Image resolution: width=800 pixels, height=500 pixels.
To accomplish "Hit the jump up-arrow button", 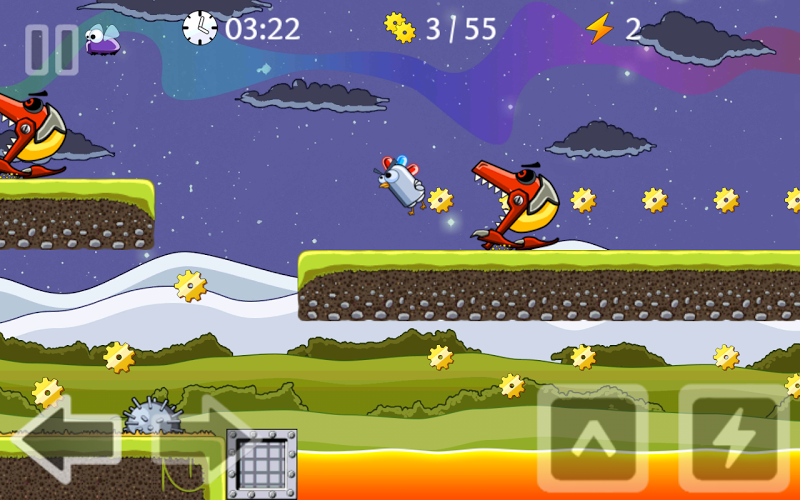I will 591,438.
